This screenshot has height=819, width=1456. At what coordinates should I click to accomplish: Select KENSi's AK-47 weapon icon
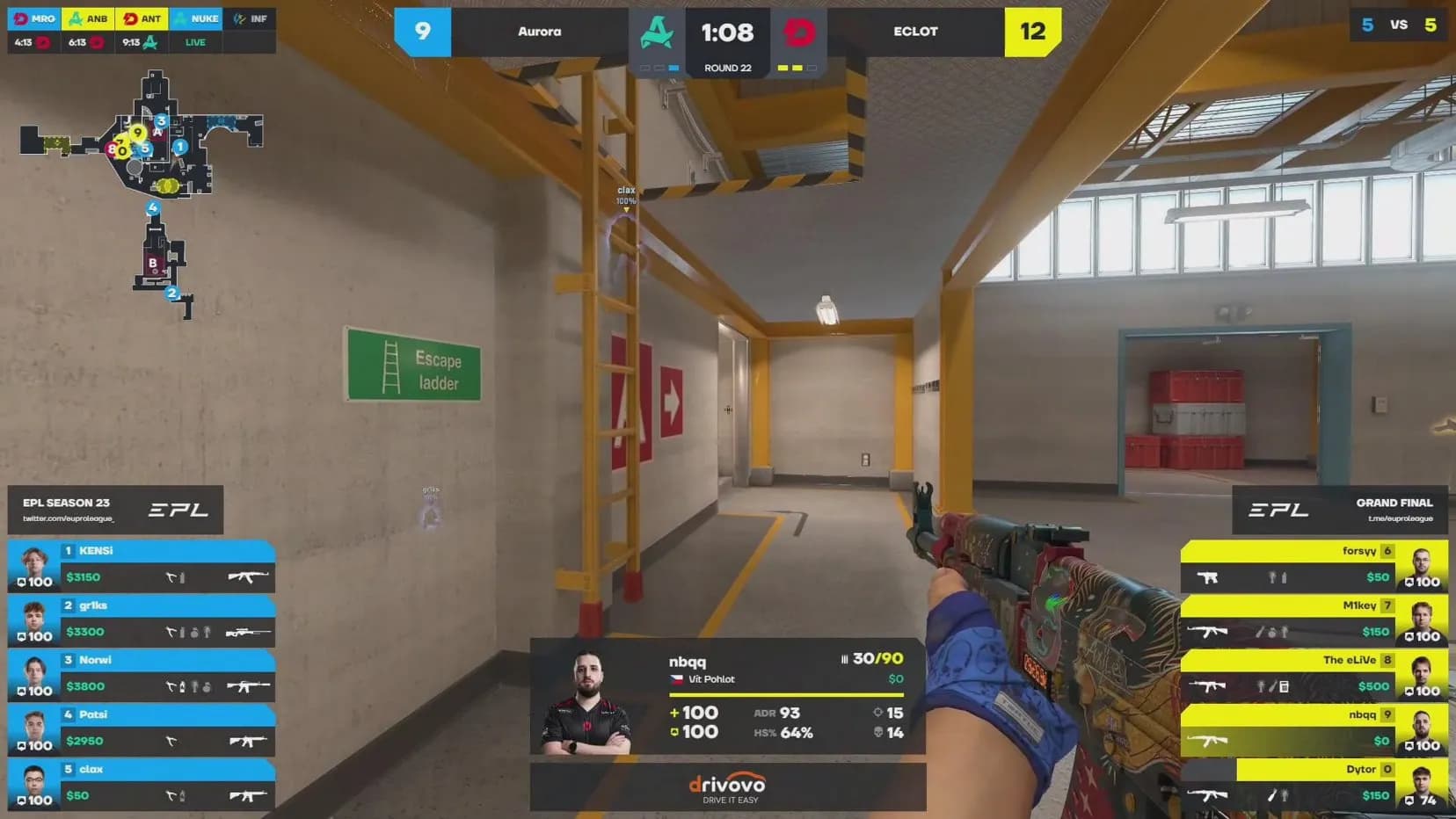(x=247, y=577)
